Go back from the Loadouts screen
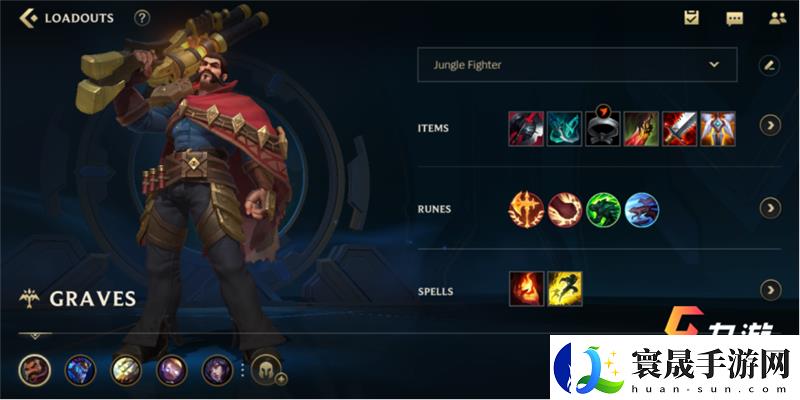The height and width of the screenshot is (400, 800). tap(28, 18)
